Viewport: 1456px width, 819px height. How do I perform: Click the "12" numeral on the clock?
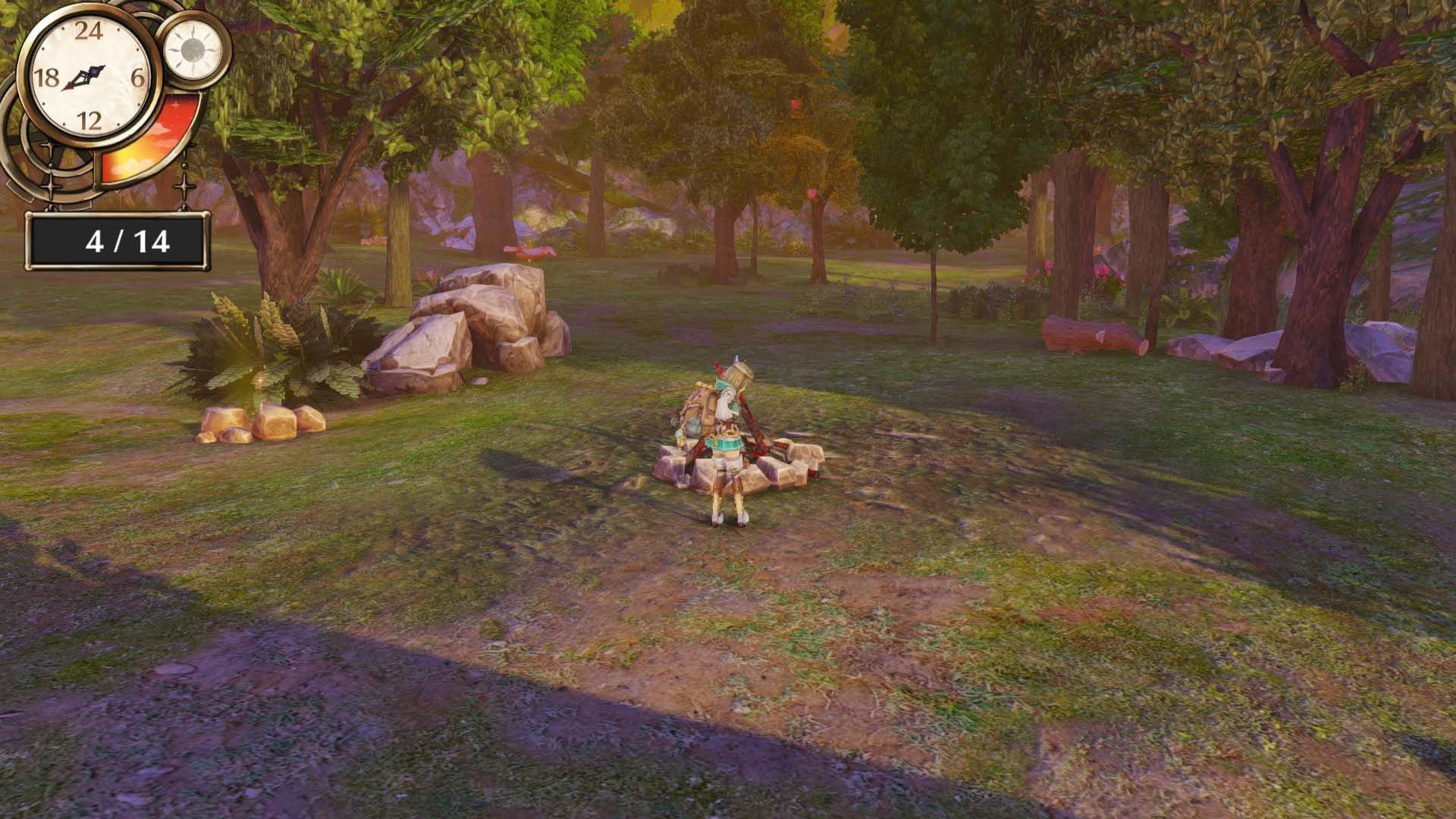click(91, 119)
